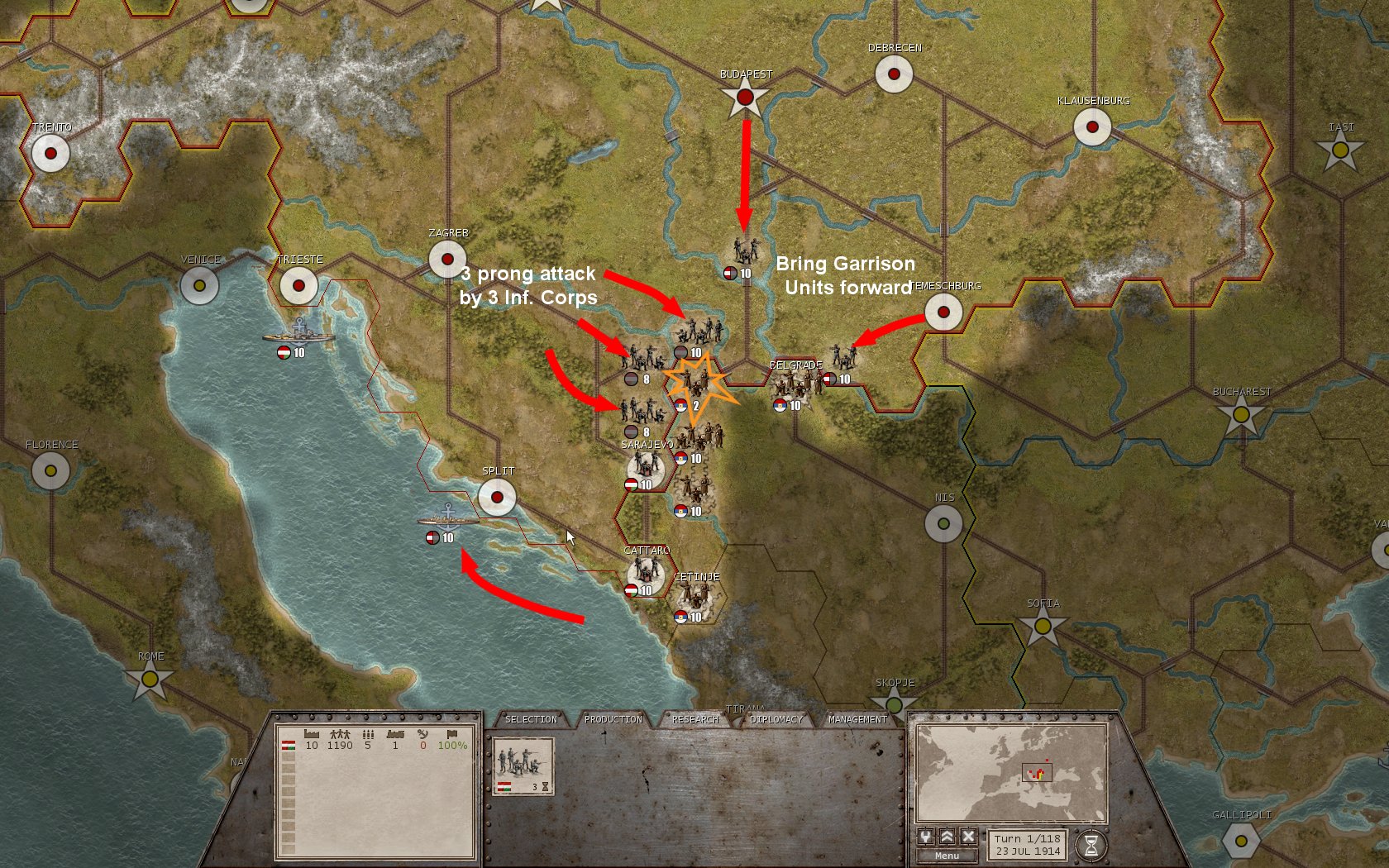The image size is (1389, 868).
Task: Open the MANAGEMENT tab
Action: [x=858, y=719]
